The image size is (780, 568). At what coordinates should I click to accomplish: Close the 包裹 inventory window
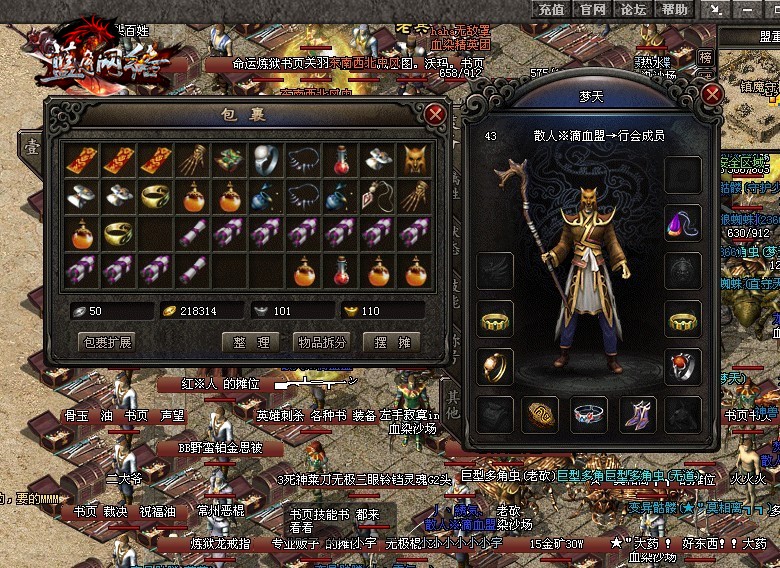click(435, 114)
